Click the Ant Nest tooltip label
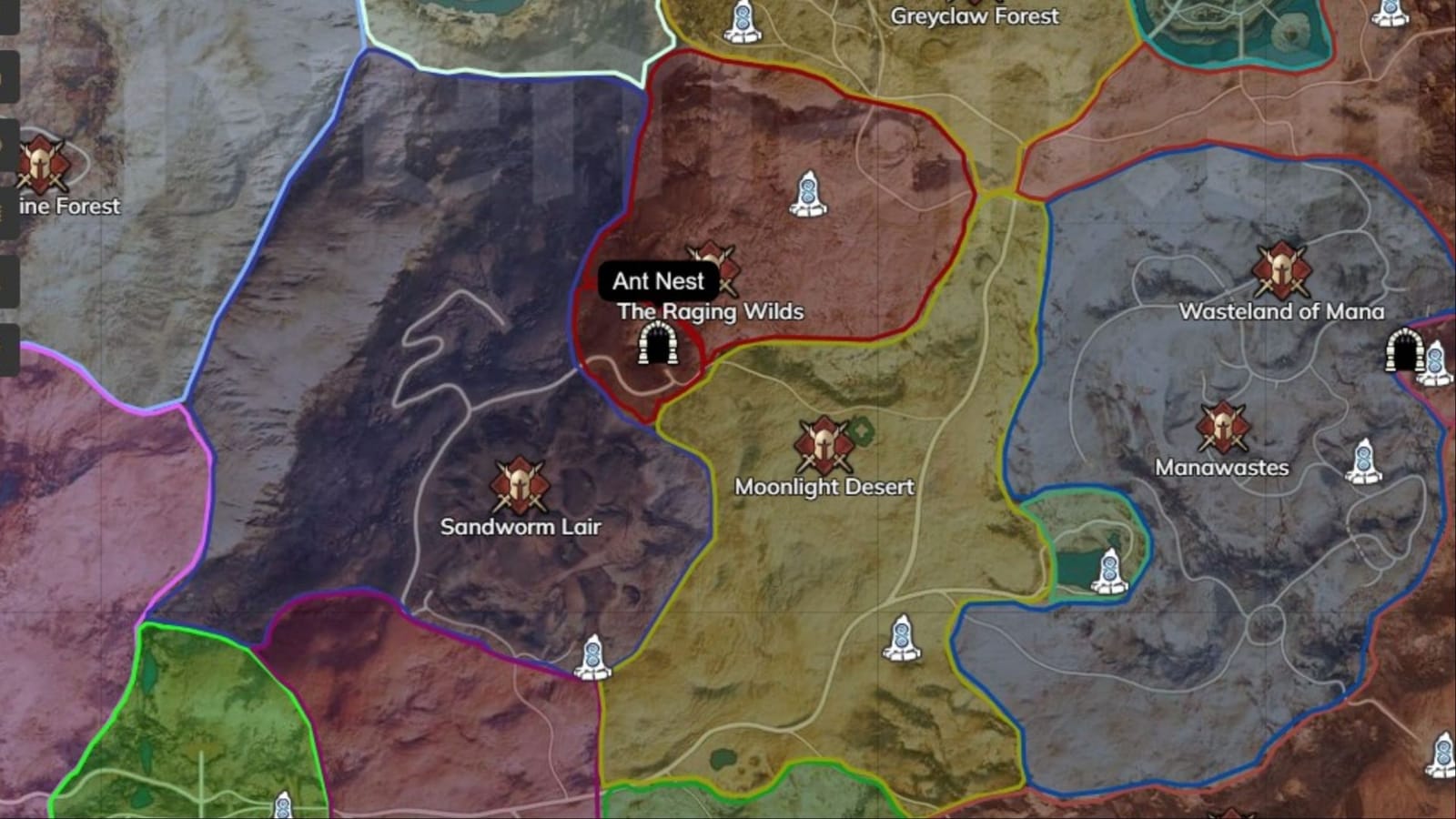The image size is (1456, 819). click(657, 282)
